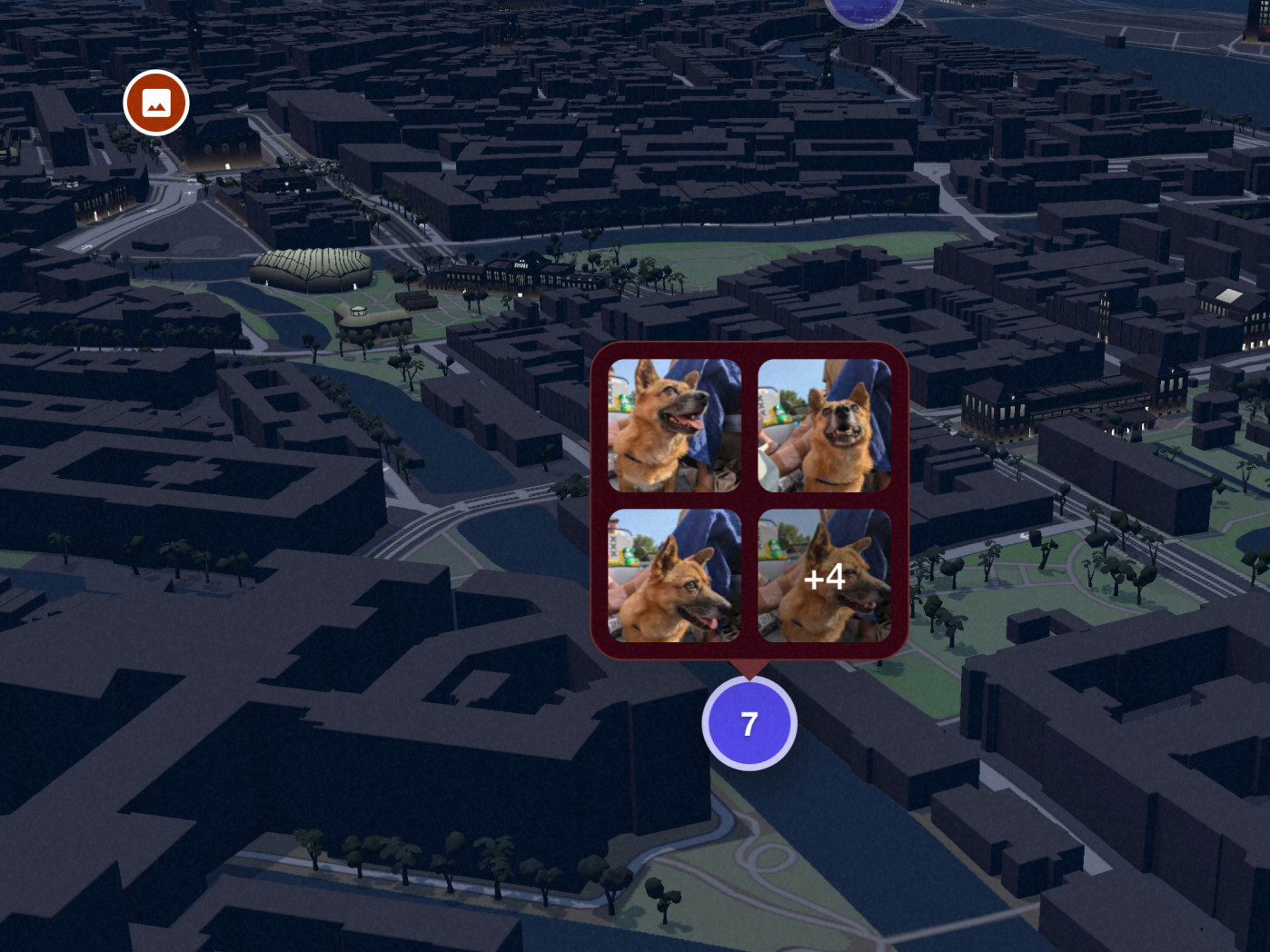The height and width of the screenshot is (952, 1270).
Task: Click "+4" to reveal the remaining photos
Action: pyautogui.click(x=825, y=576)
